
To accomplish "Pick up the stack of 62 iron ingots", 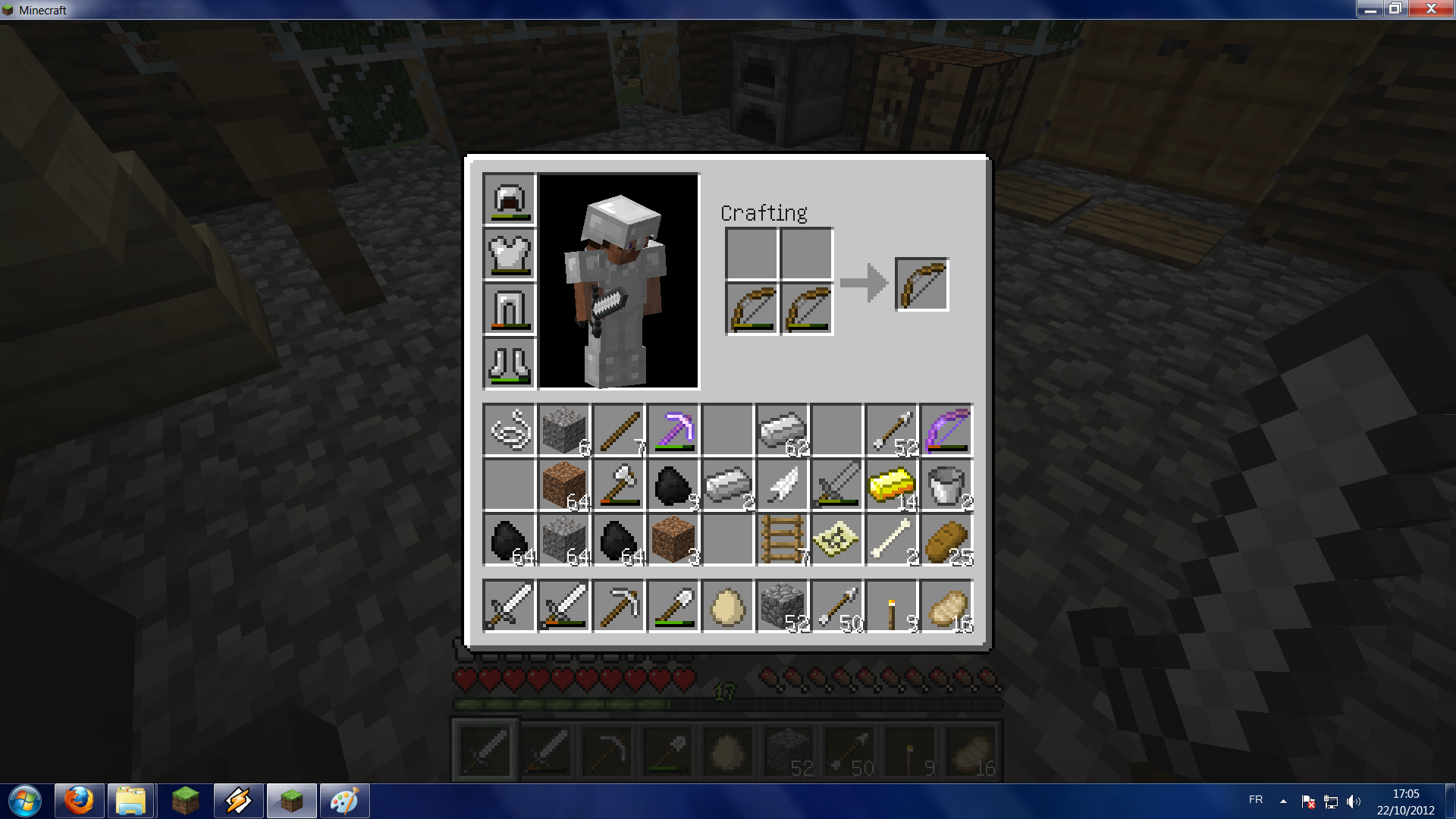I will click(782, 430).
